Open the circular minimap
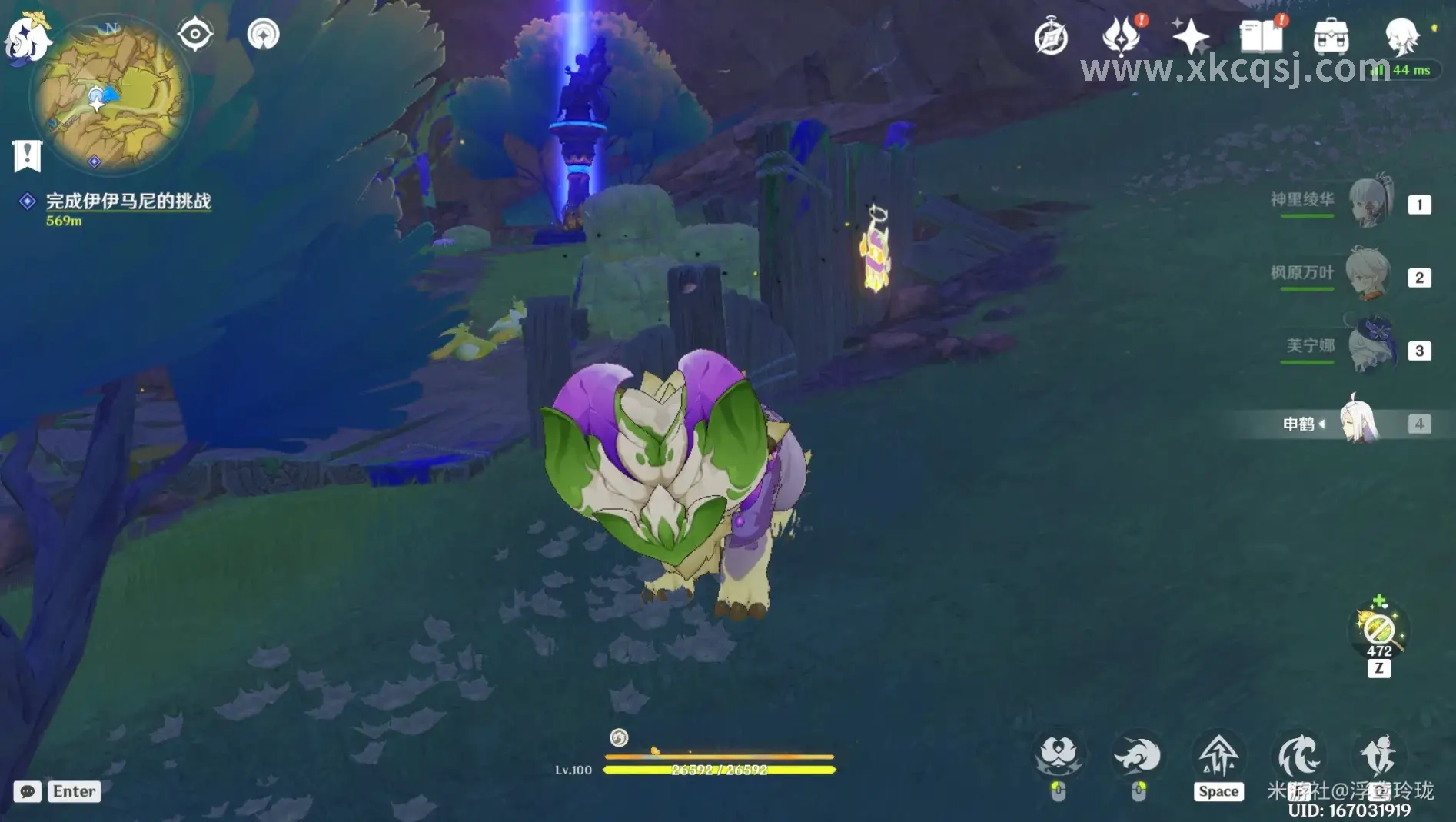Image resolution: width=1456 pixels, height=822 pixels. pyautogui.click(x=111, y=95)
